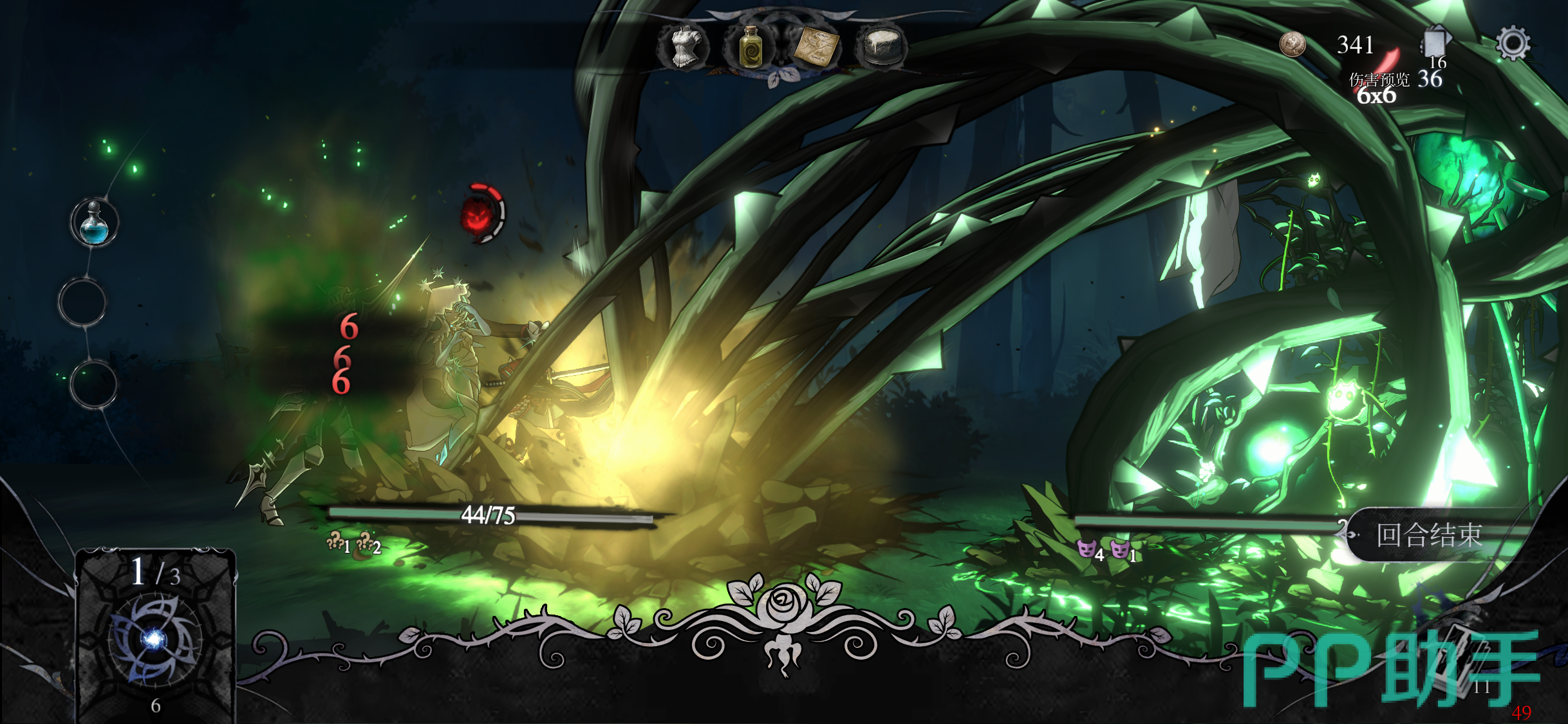1568x724 pixels.
Task: Check the cream cake relic icon
Action: 881,46
